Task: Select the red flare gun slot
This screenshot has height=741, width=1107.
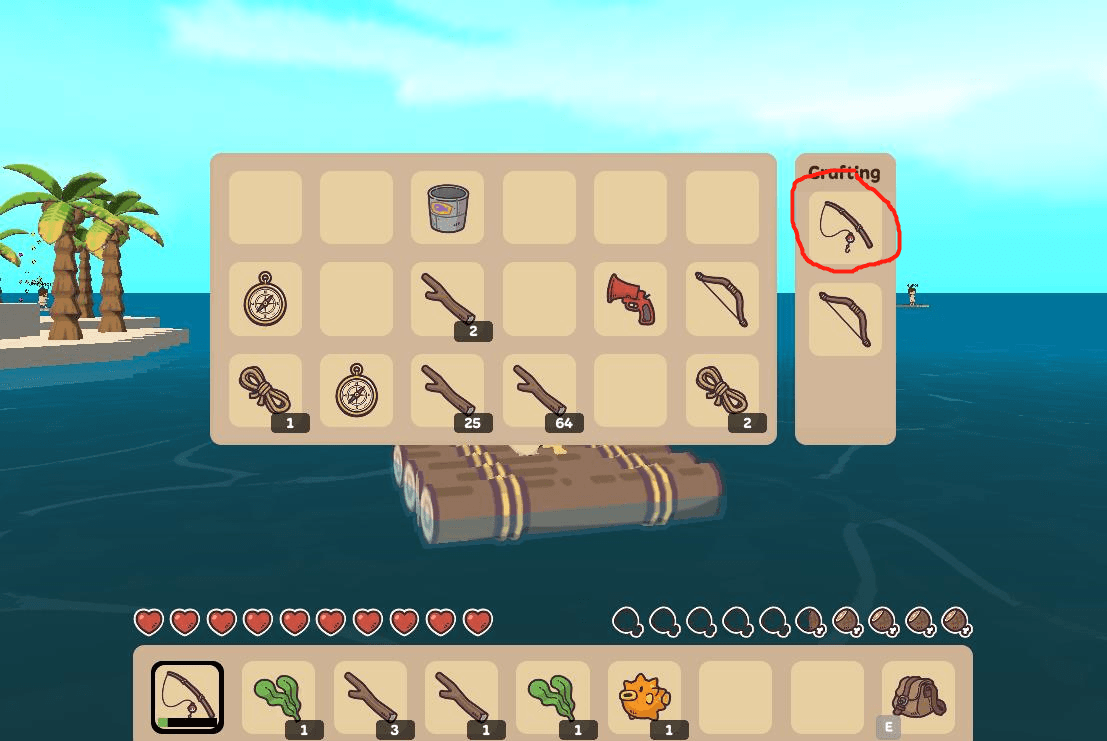Action: pos(630,299)
